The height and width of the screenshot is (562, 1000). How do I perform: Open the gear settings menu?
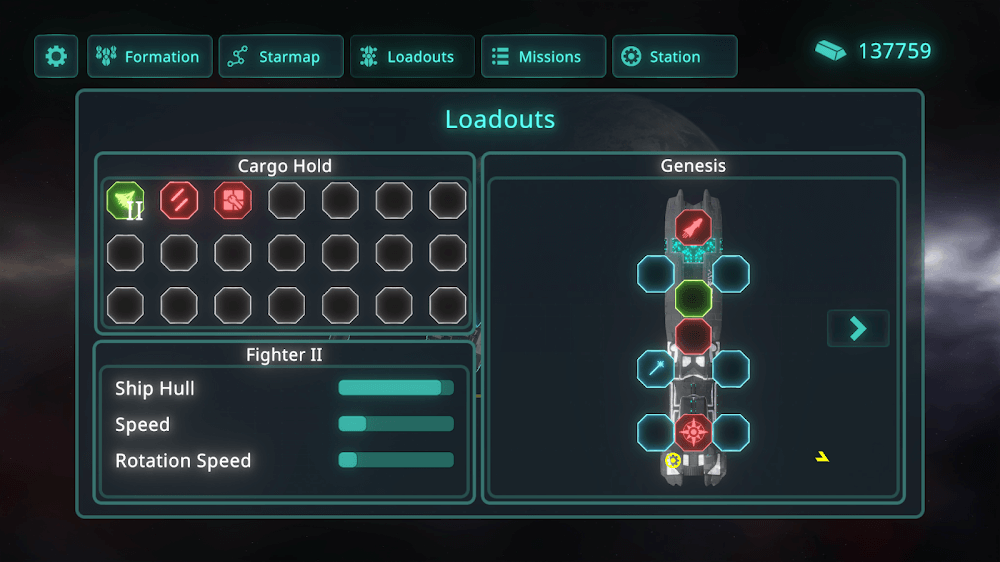click(x=56, y=57)
